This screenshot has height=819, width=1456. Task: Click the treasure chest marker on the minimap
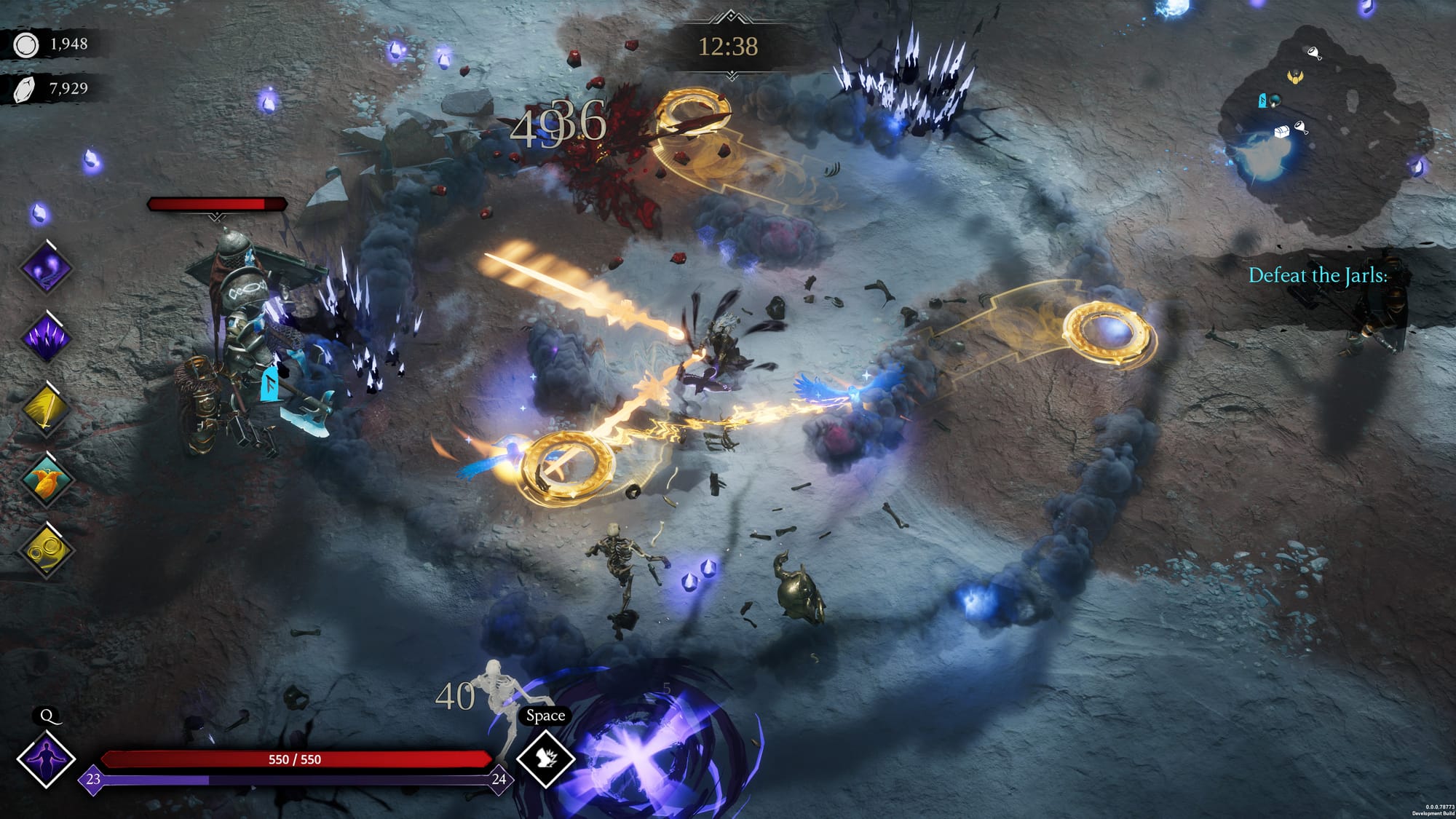(1282, 131)
